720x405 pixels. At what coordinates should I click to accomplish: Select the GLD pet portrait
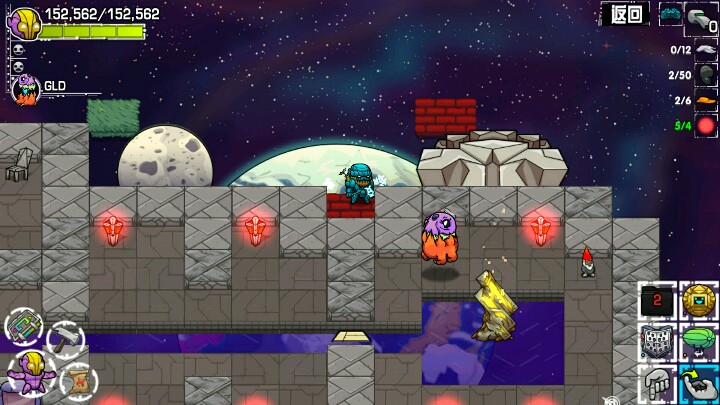click(x=25, y=90)
